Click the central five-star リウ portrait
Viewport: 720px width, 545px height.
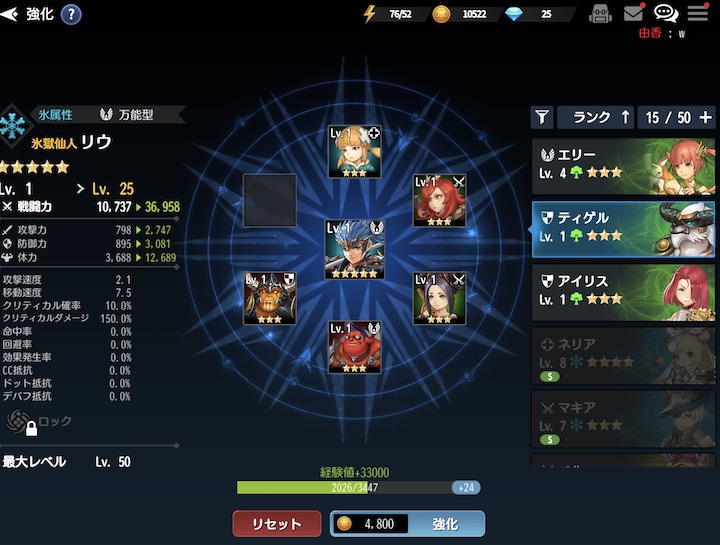[355, 249]
